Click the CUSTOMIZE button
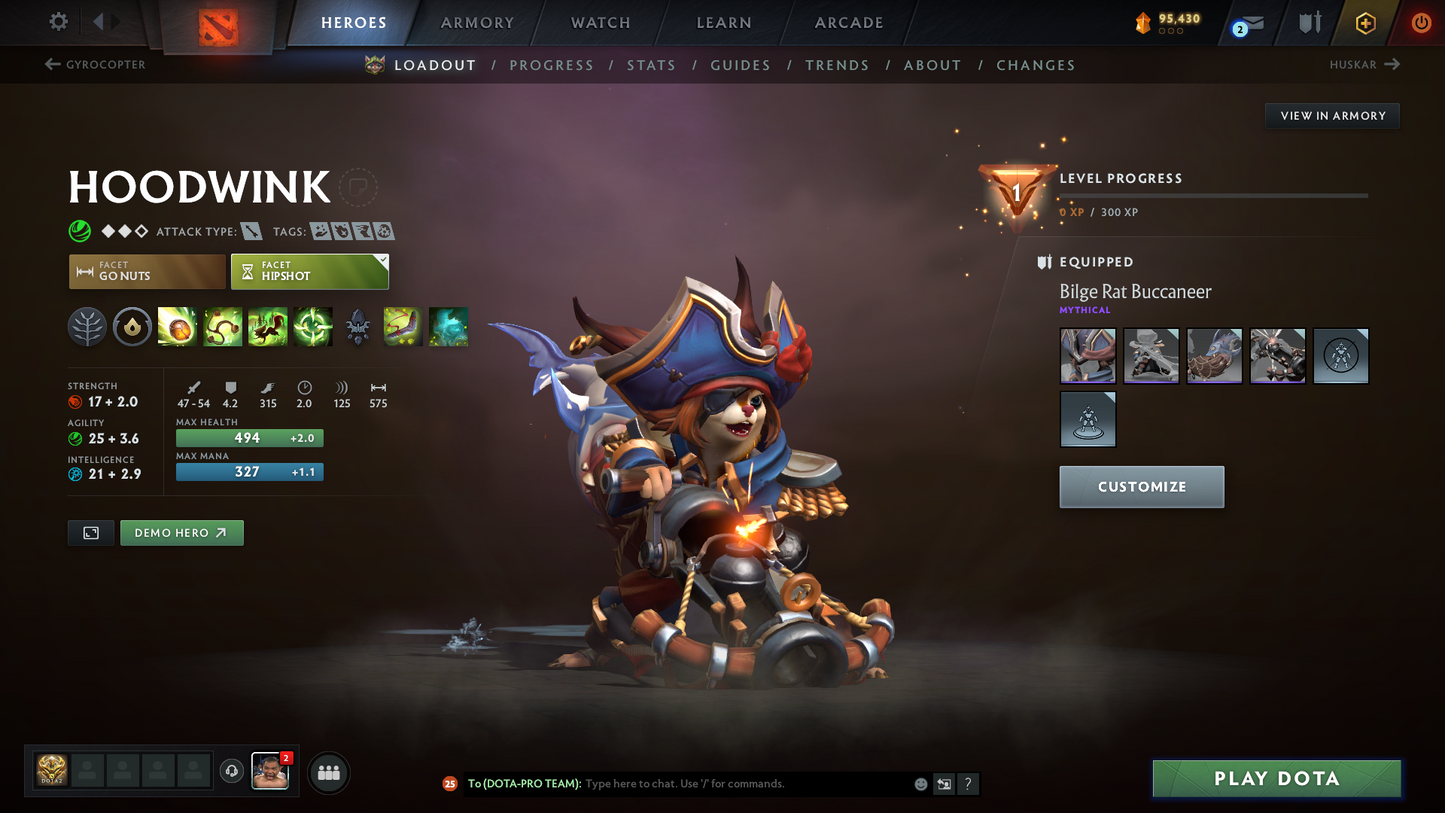This screenshot has width=1445, height=813. click(1141, 486)
